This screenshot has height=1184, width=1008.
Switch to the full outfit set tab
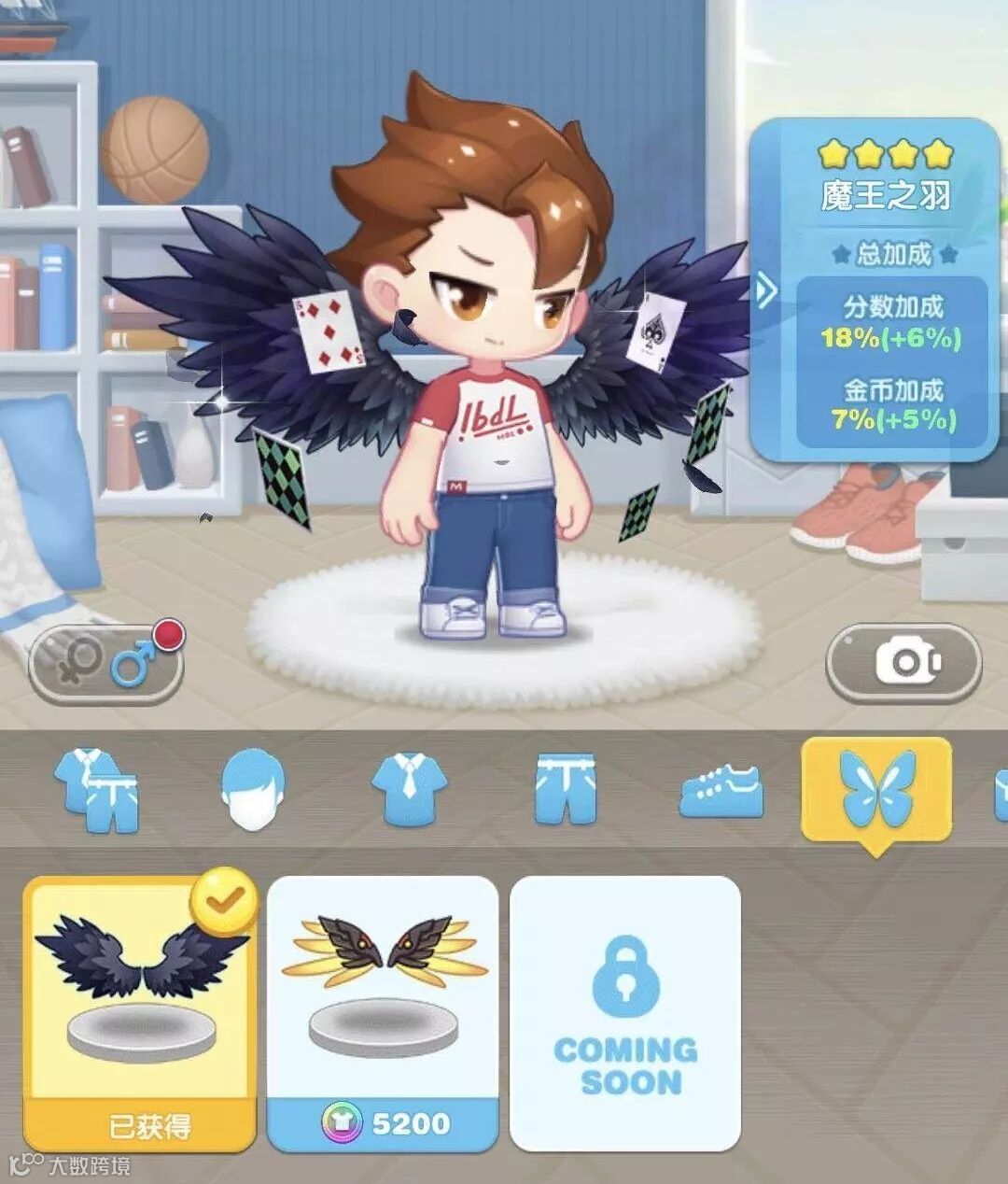[97, 789]
